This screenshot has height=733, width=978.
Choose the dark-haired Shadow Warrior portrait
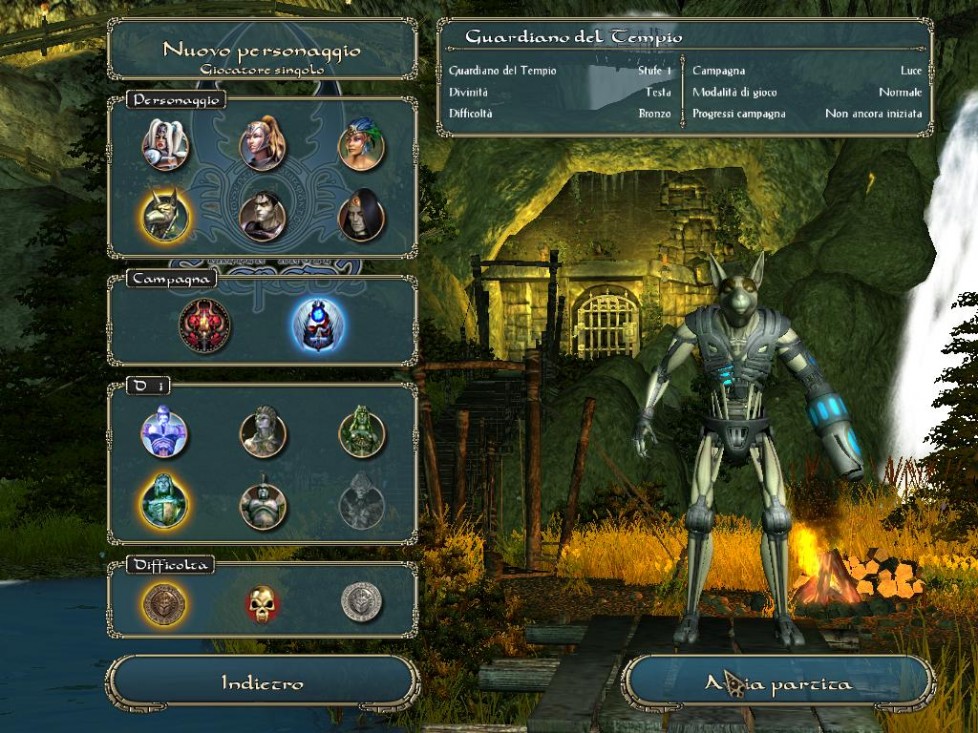pos(263,215)
